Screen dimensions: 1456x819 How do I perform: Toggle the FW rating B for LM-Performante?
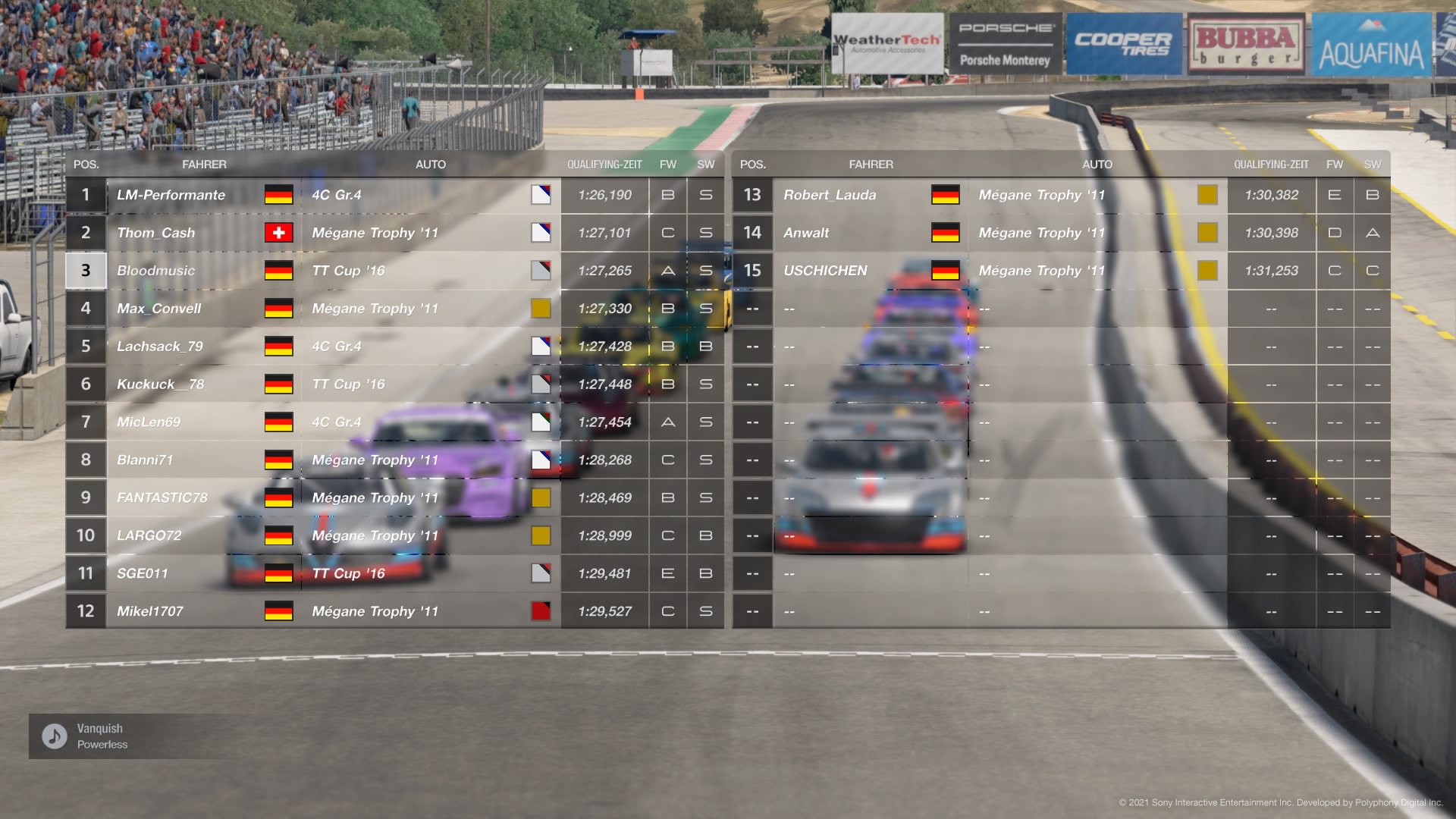668,195
